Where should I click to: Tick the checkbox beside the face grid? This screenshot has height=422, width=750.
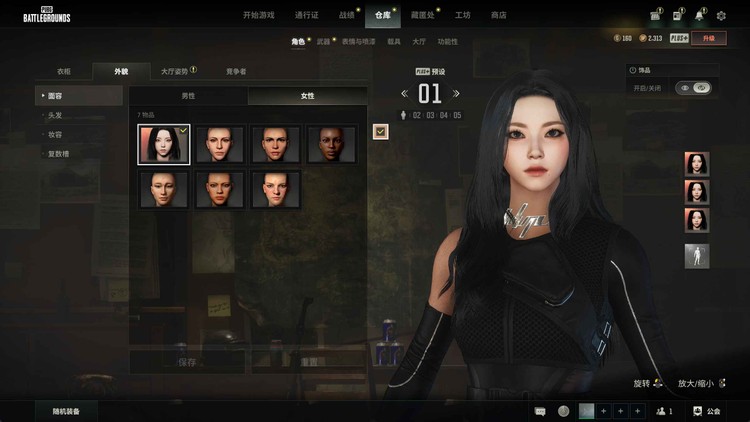tap(381, 131)
